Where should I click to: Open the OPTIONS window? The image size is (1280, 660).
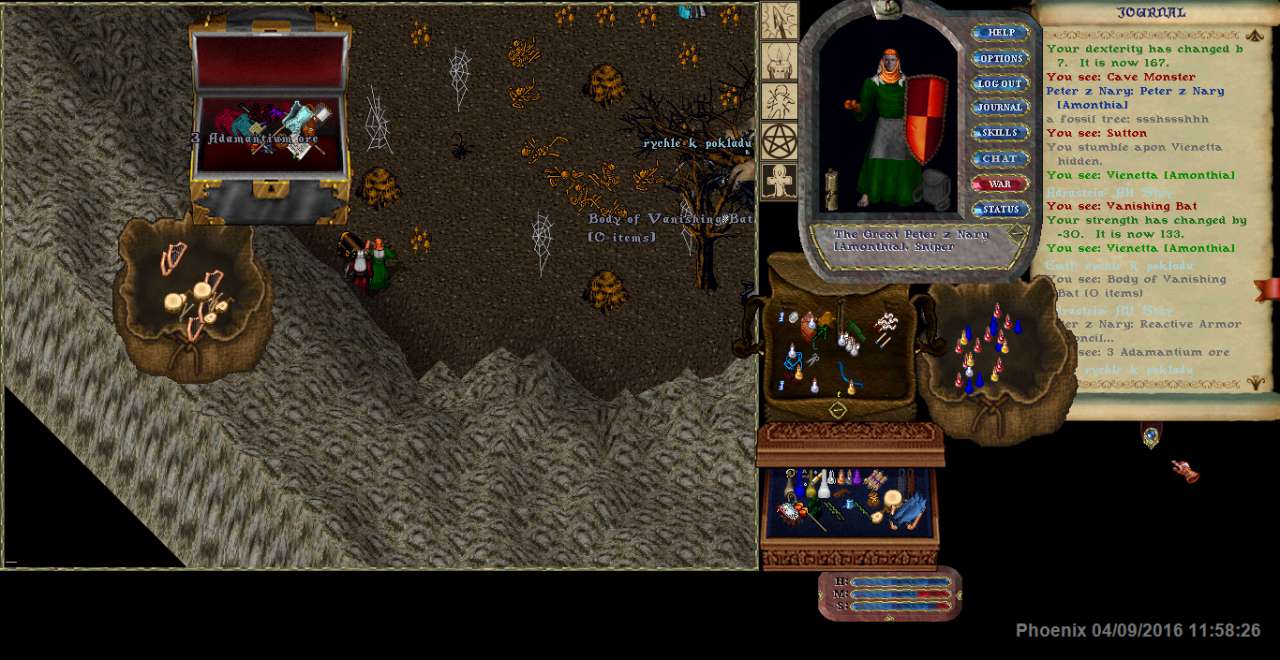1000,59
